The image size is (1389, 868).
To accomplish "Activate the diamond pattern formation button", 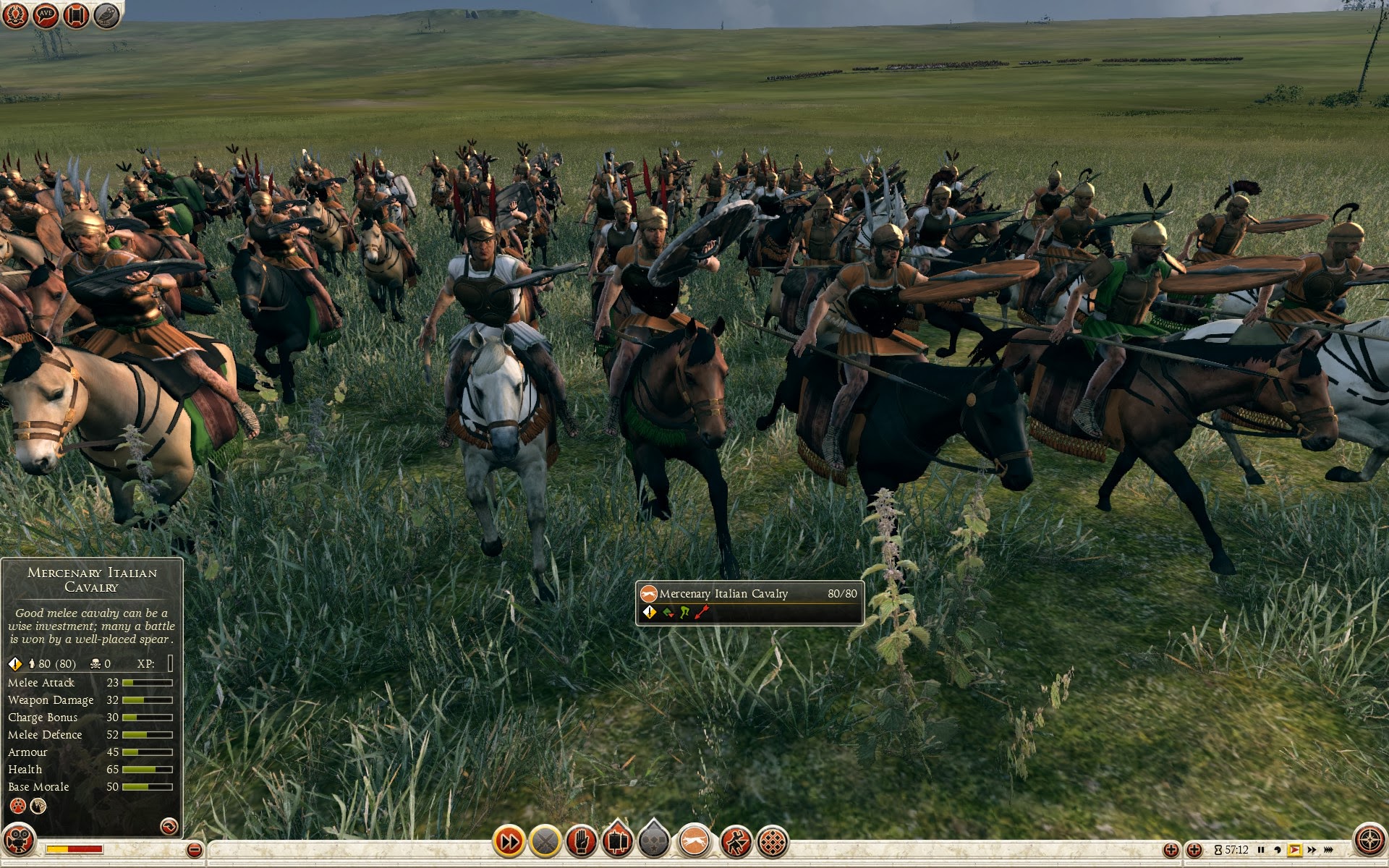I will click(x=773, y=841).
